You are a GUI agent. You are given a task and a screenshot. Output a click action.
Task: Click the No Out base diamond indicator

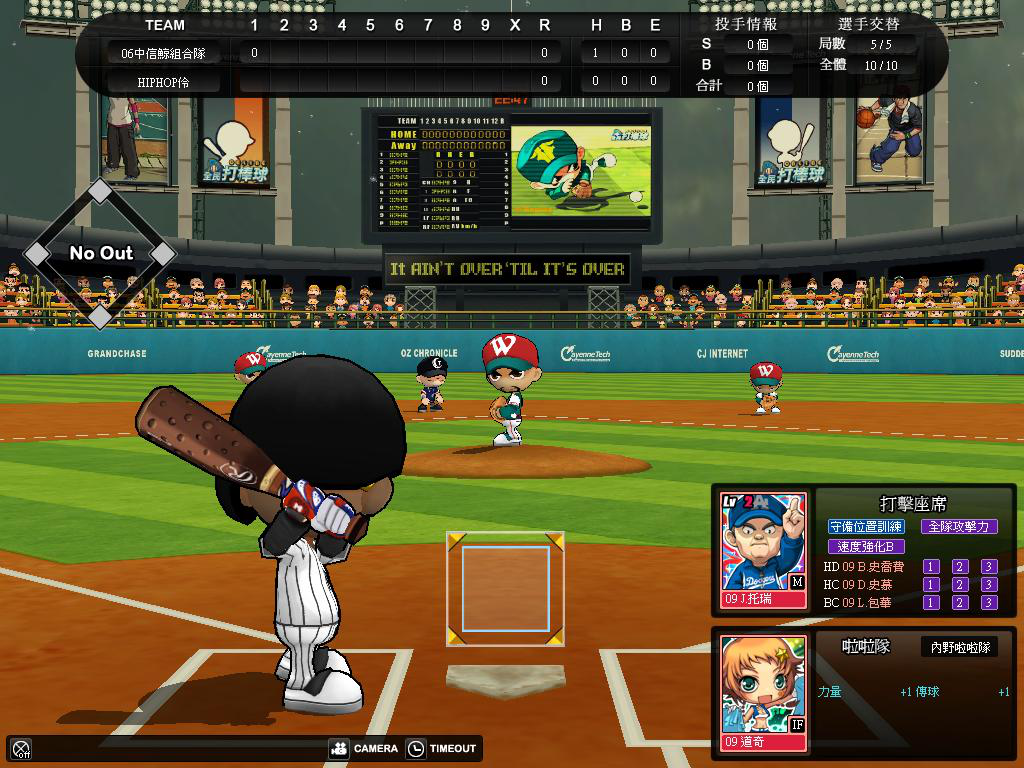tap(100, 254)
